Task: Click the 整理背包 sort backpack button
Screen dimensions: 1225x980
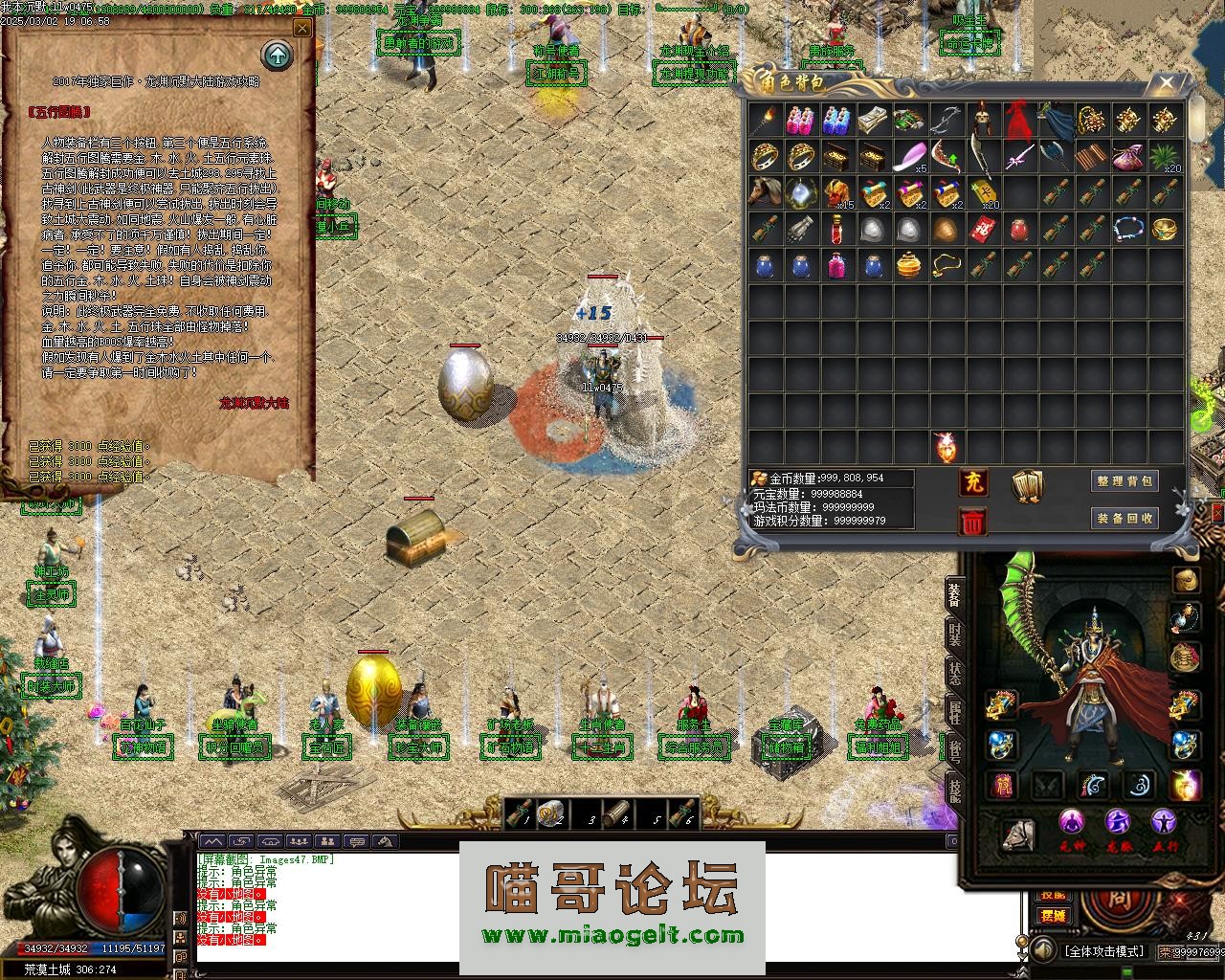Action: click(1125, 481)
